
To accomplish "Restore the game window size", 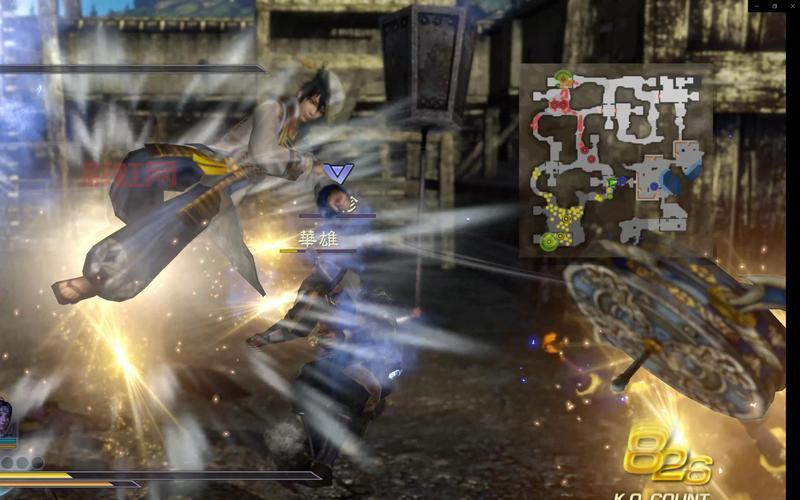I will (x=774, y=5).
